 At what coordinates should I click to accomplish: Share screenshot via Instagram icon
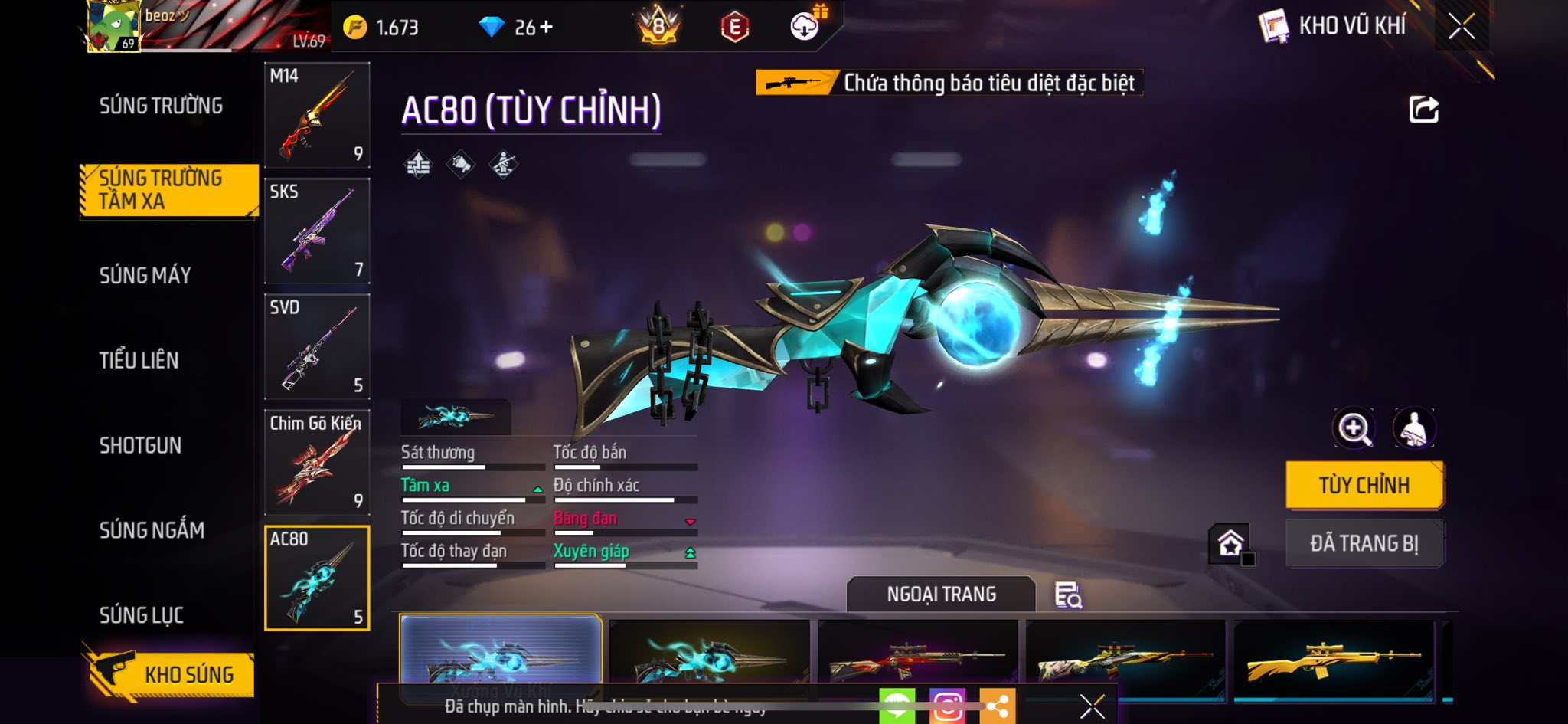tap(948, 706)
